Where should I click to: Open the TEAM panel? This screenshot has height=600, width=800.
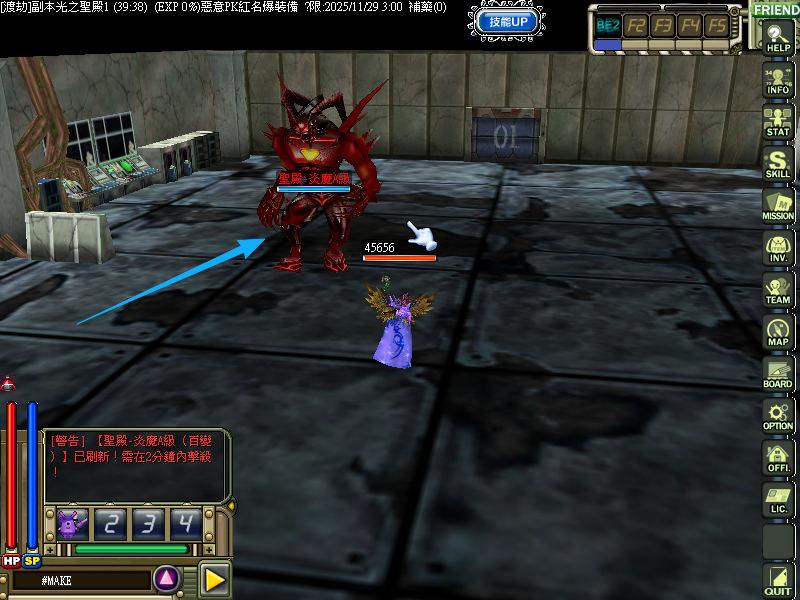pyautogui.click(x=778, y=288)
